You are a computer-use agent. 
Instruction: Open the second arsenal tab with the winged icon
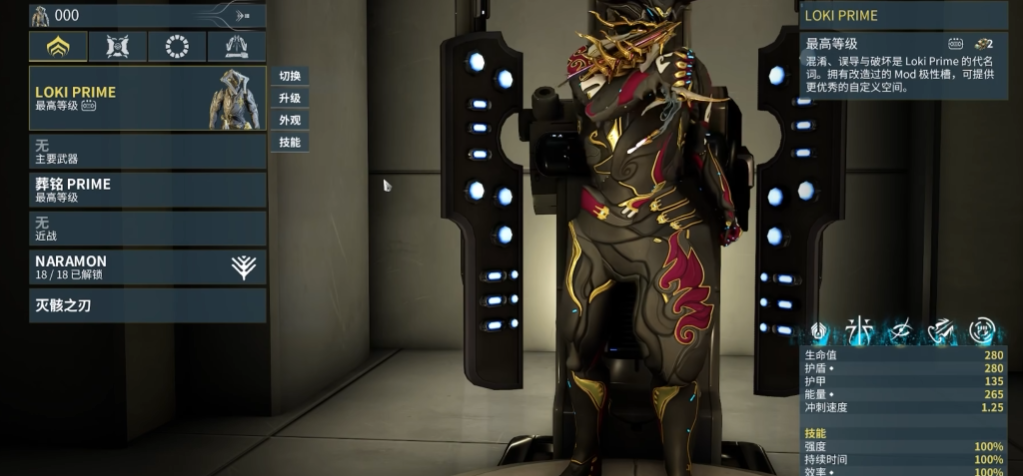(x=118, y=47)
